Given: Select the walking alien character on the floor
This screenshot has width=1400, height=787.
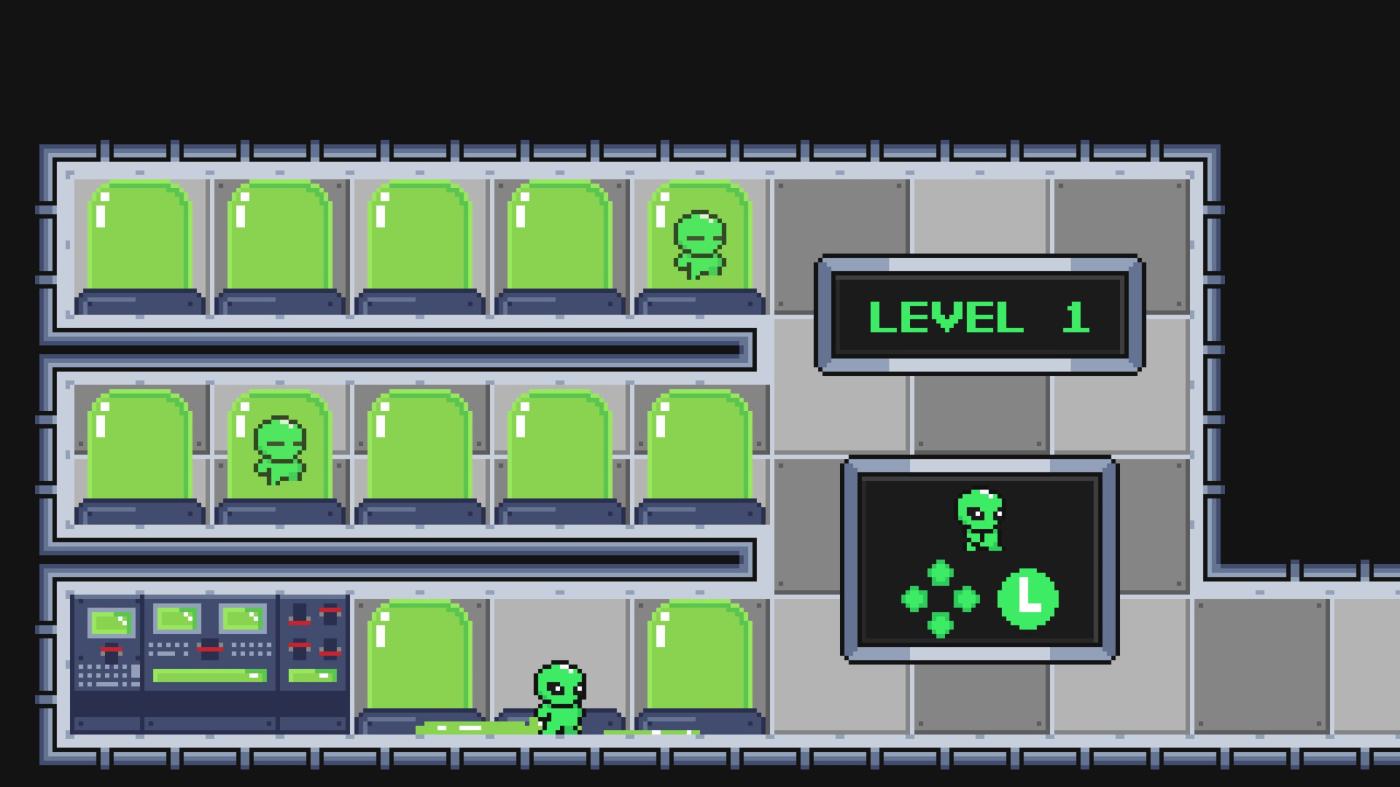Looking at the screenshot, I should [558, 695].
